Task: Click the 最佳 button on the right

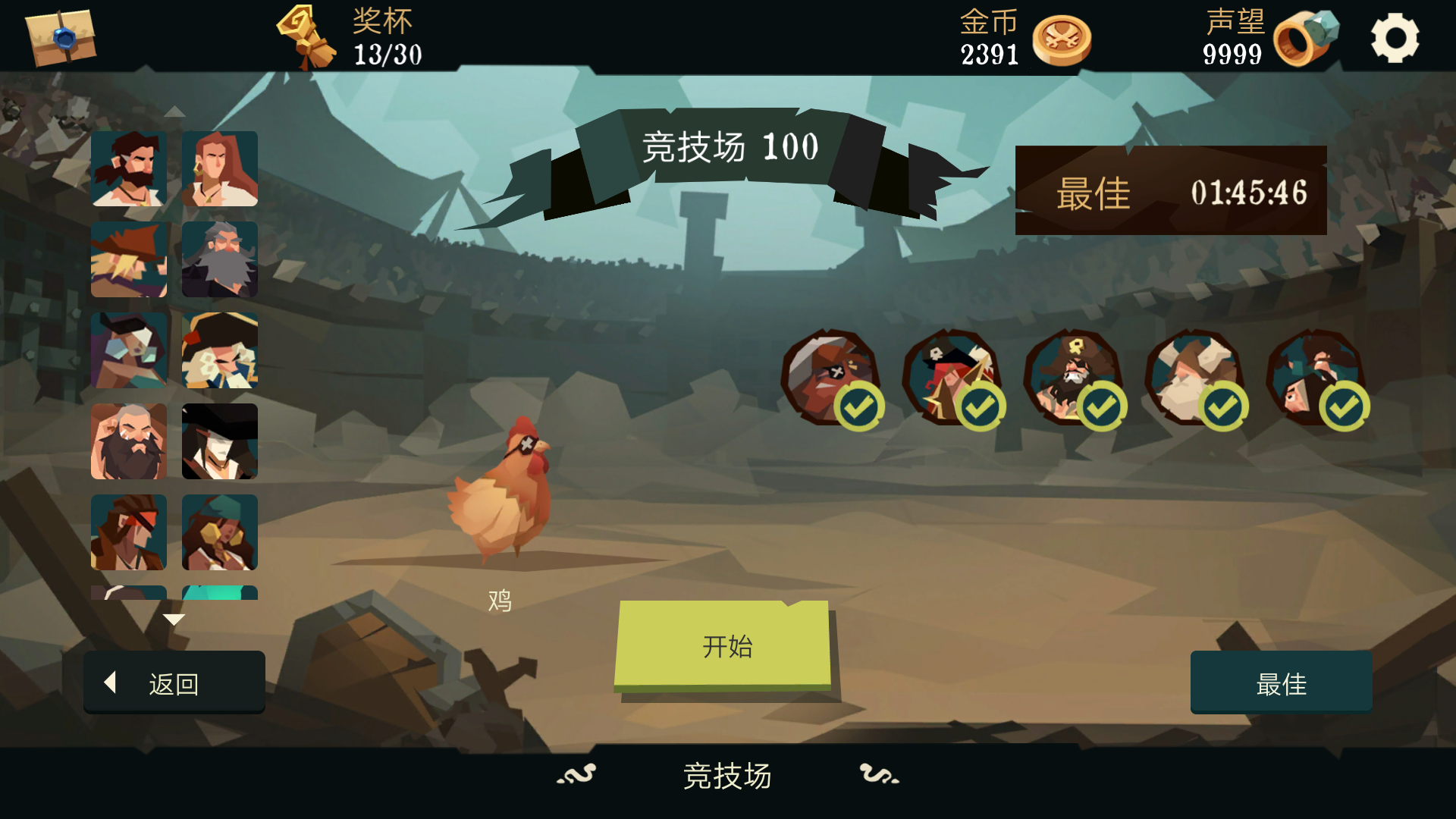Action: tap(1281, 683)
